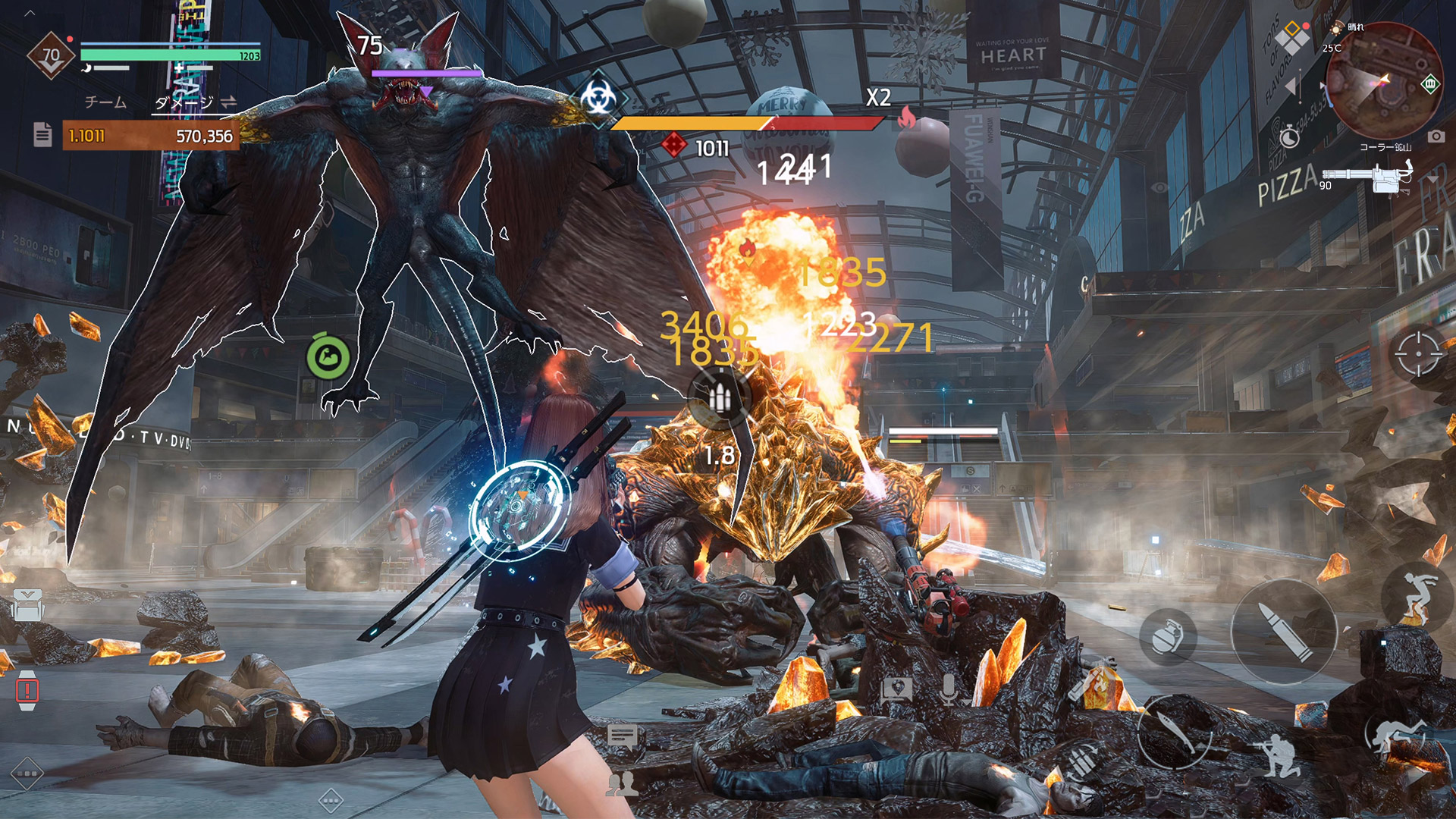Toggle the microphone voice chat
The image size is (1456, 819).
(x=948, y=690)
